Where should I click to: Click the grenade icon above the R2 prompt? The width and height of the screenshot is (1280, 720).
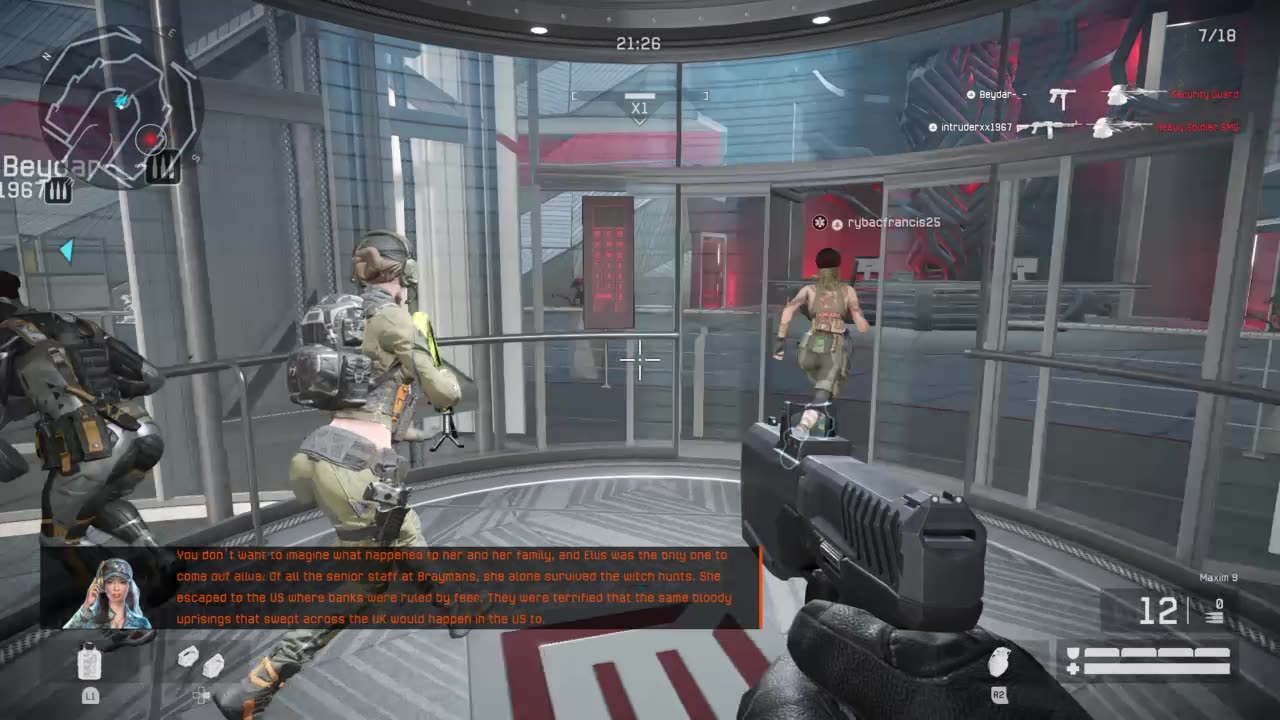(x=1000, y=661)
